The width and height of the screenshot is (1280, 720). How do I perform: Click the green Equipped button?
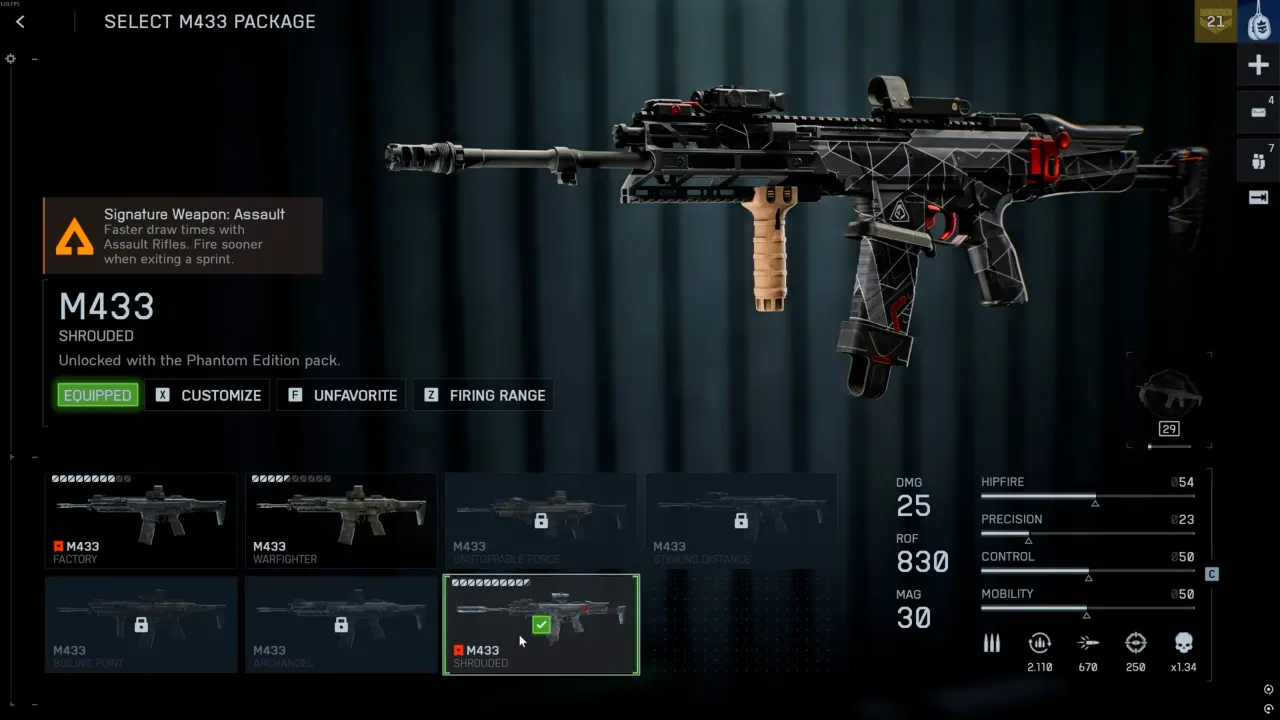[x=97, y=395]
